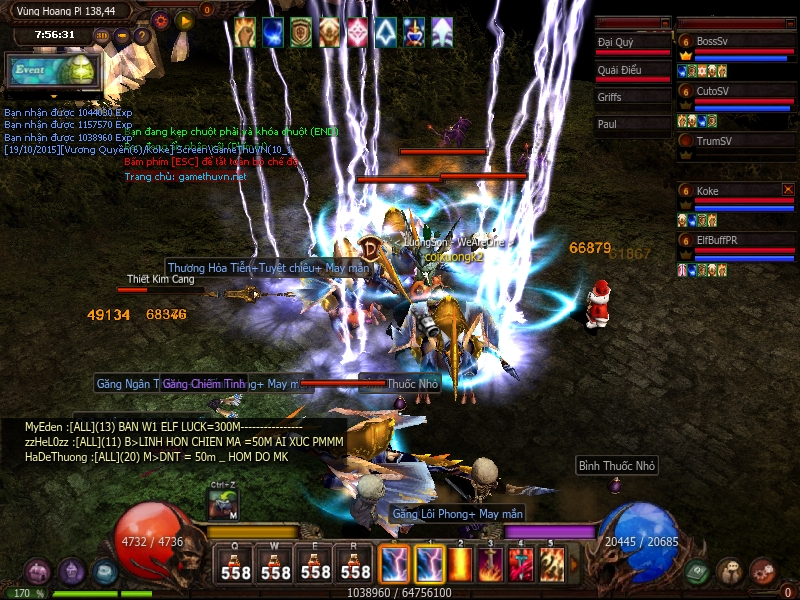Open the green book icon at bottom right

pyautogui.click(x=696, y=572)
